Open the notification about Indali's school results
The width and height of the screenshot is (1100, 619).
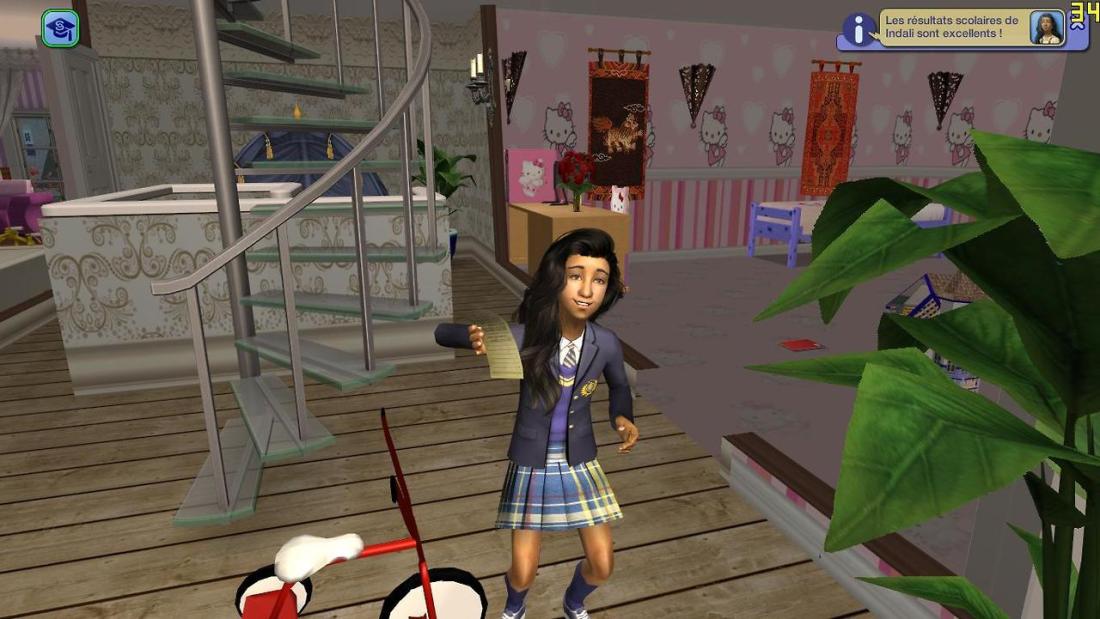[951, 27]
